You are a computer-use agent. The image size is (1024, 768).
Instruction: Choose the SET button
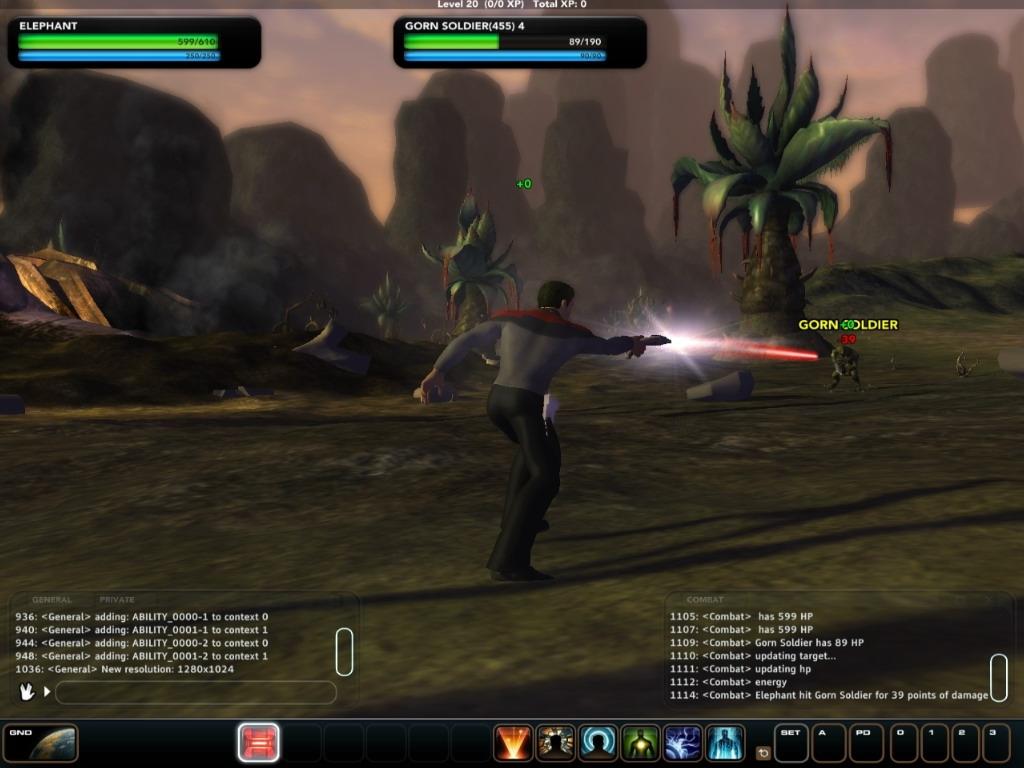click(x=791, y=743)
